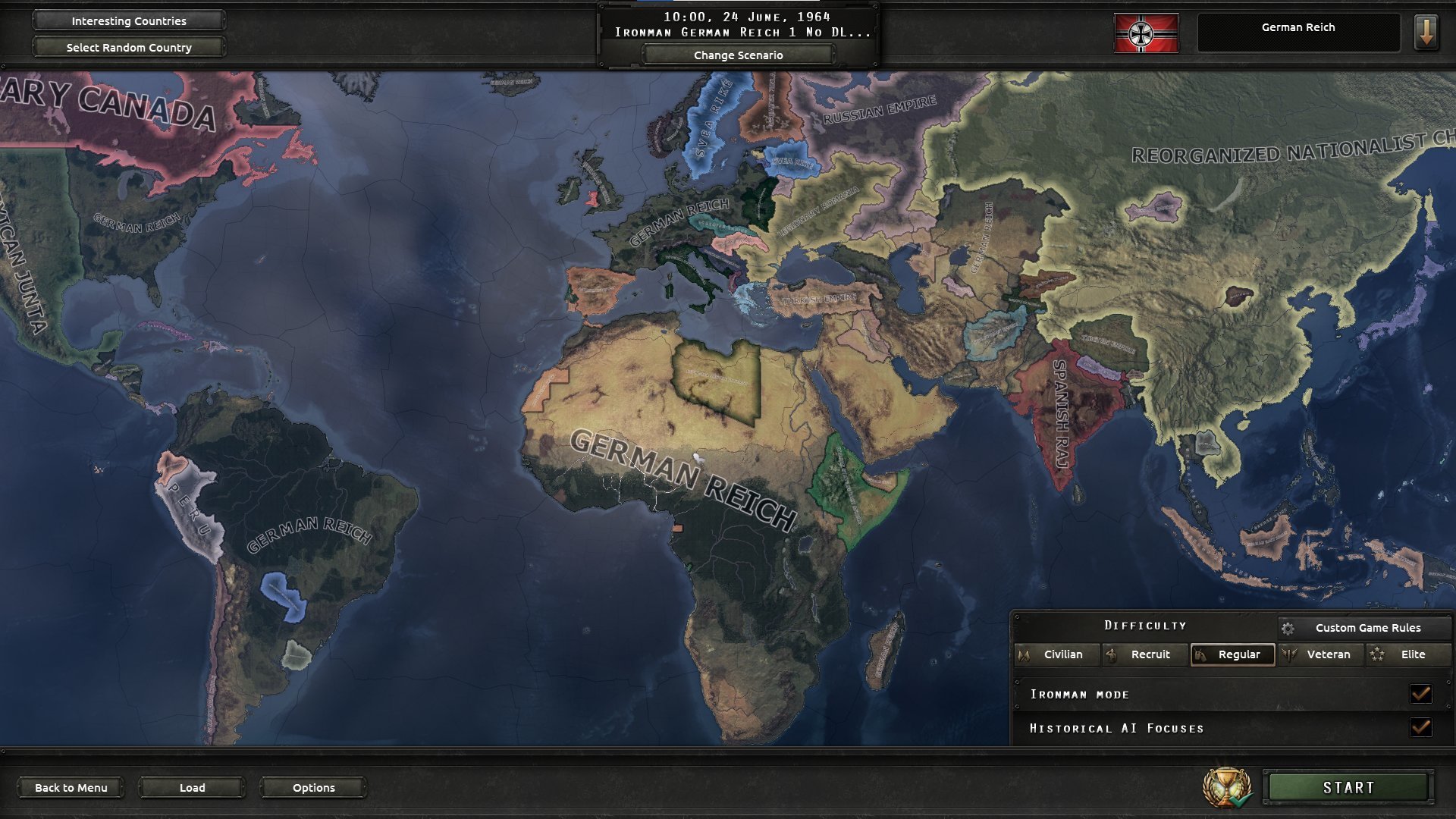Toggle Historical AI Focuses checkbox

tap(1420, 728)
